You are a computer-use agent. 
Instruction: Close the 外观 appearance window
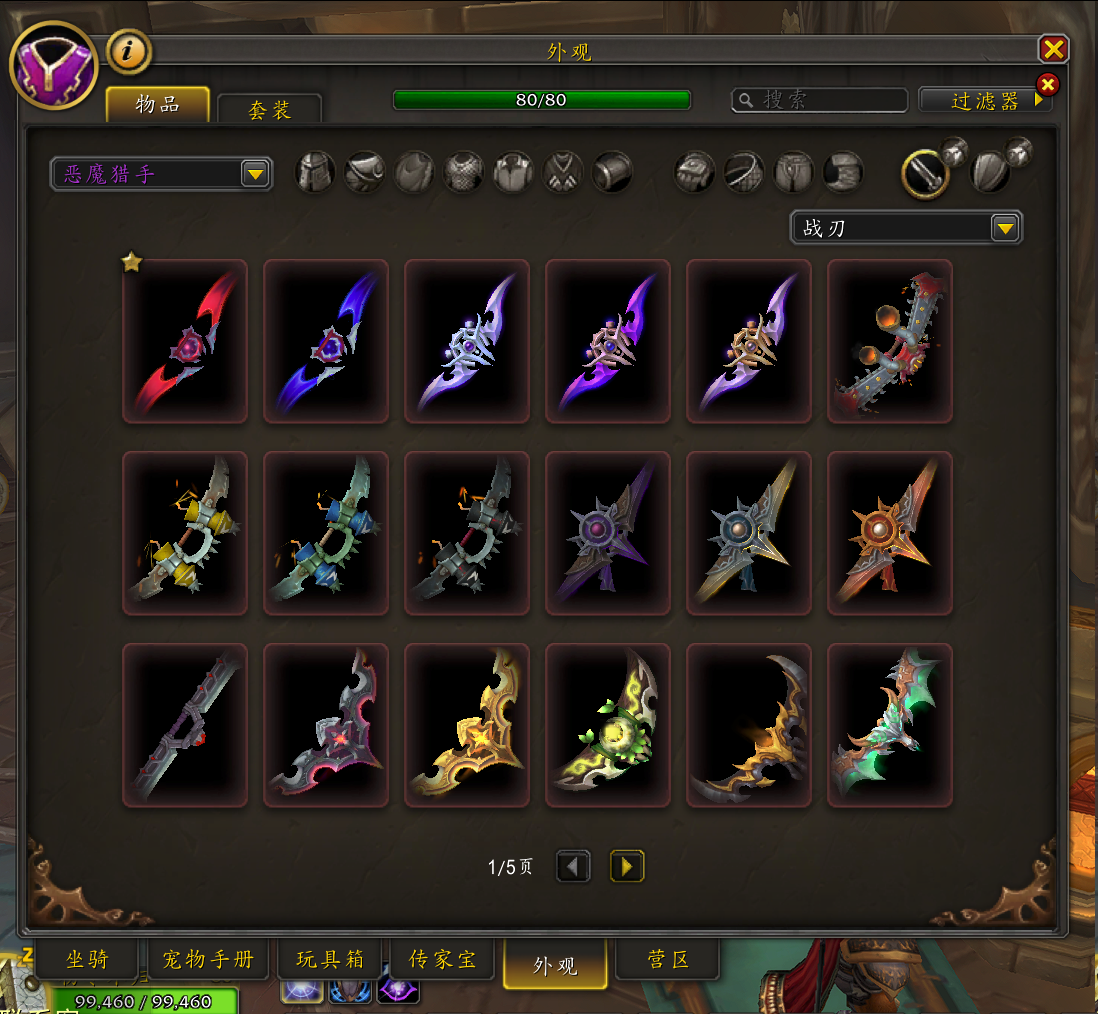[1053, 49]
